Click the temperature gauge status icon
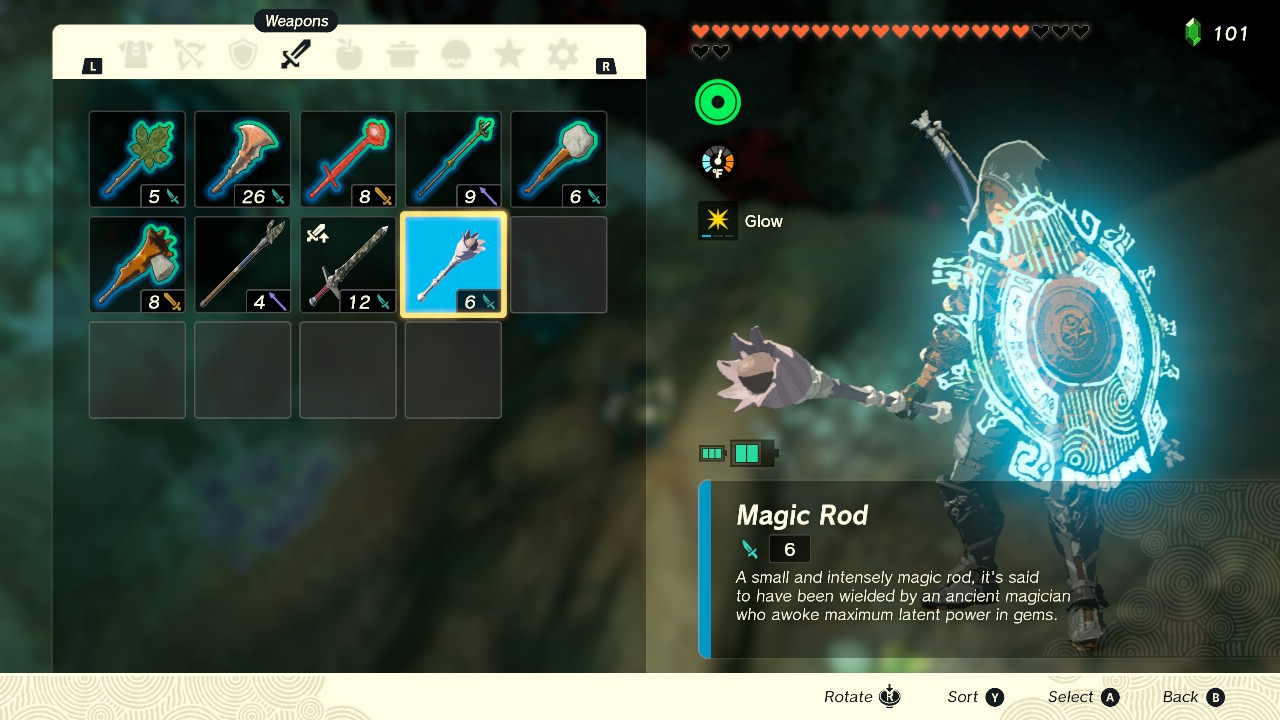 [717, 160]
